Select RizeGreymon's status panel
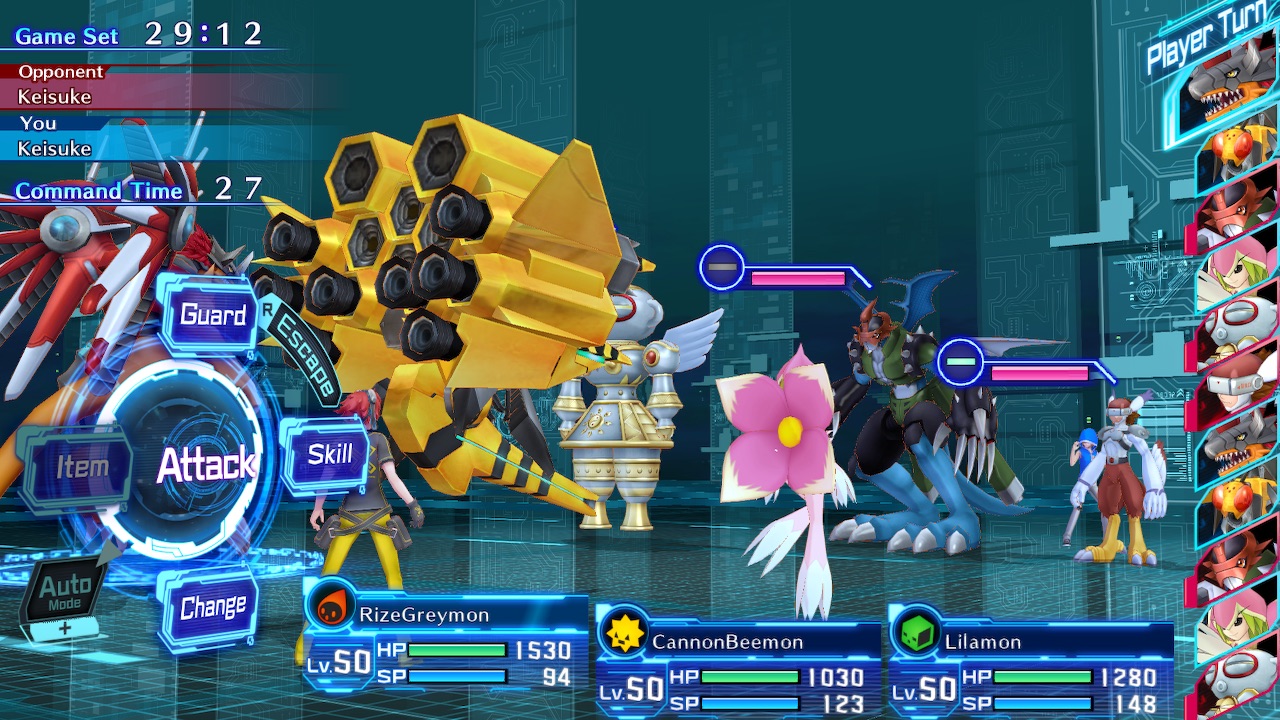The width and height of the screenshot is (1280, 720). click(446, 646)
